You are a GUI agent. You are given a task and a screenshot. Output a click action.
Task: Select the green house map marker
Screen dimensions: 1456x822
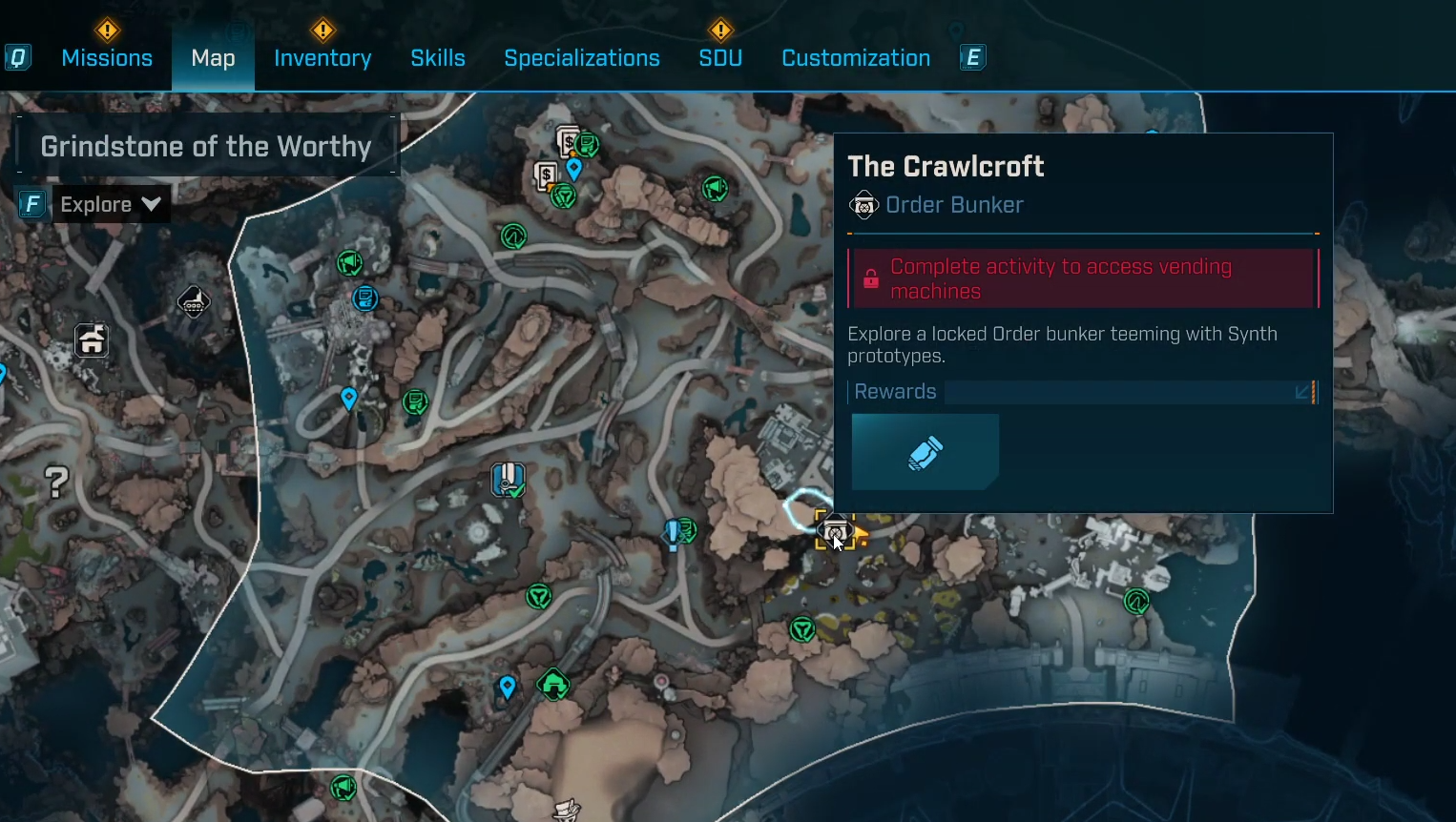click(553, 684)
